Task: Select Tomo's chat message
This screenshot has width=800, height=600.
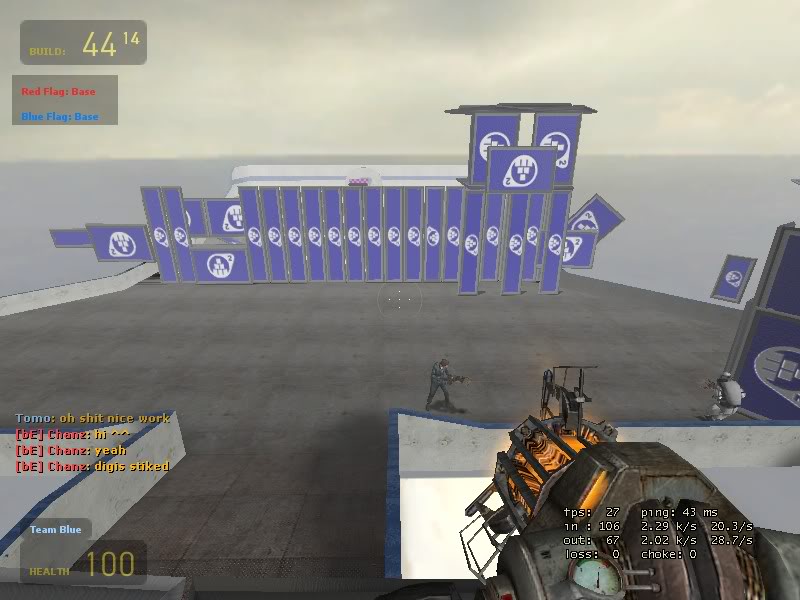Action: coord(92,418)
